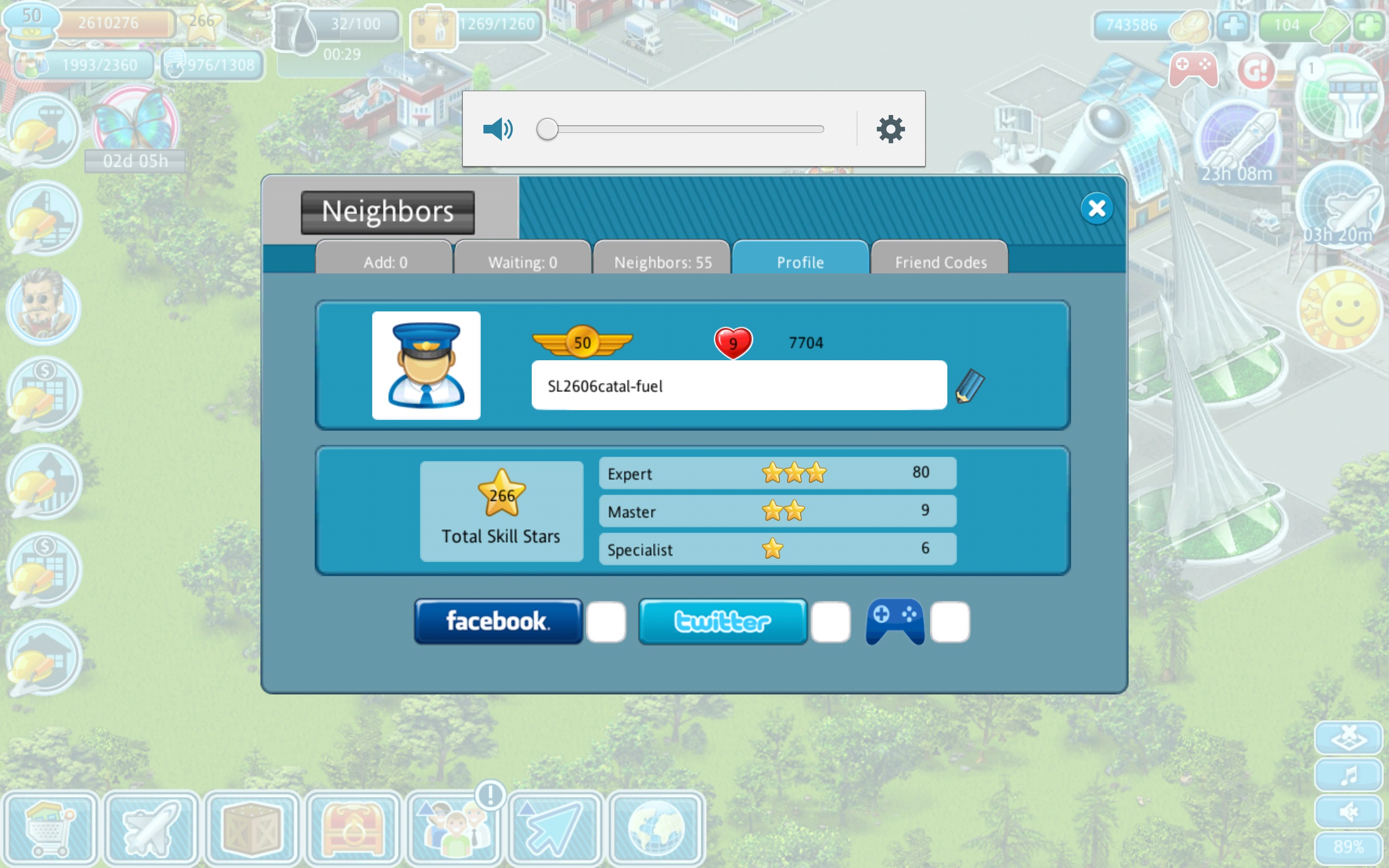Connect with the facebook button
This screenshot has height=868, width=1389.
point(498,621)
